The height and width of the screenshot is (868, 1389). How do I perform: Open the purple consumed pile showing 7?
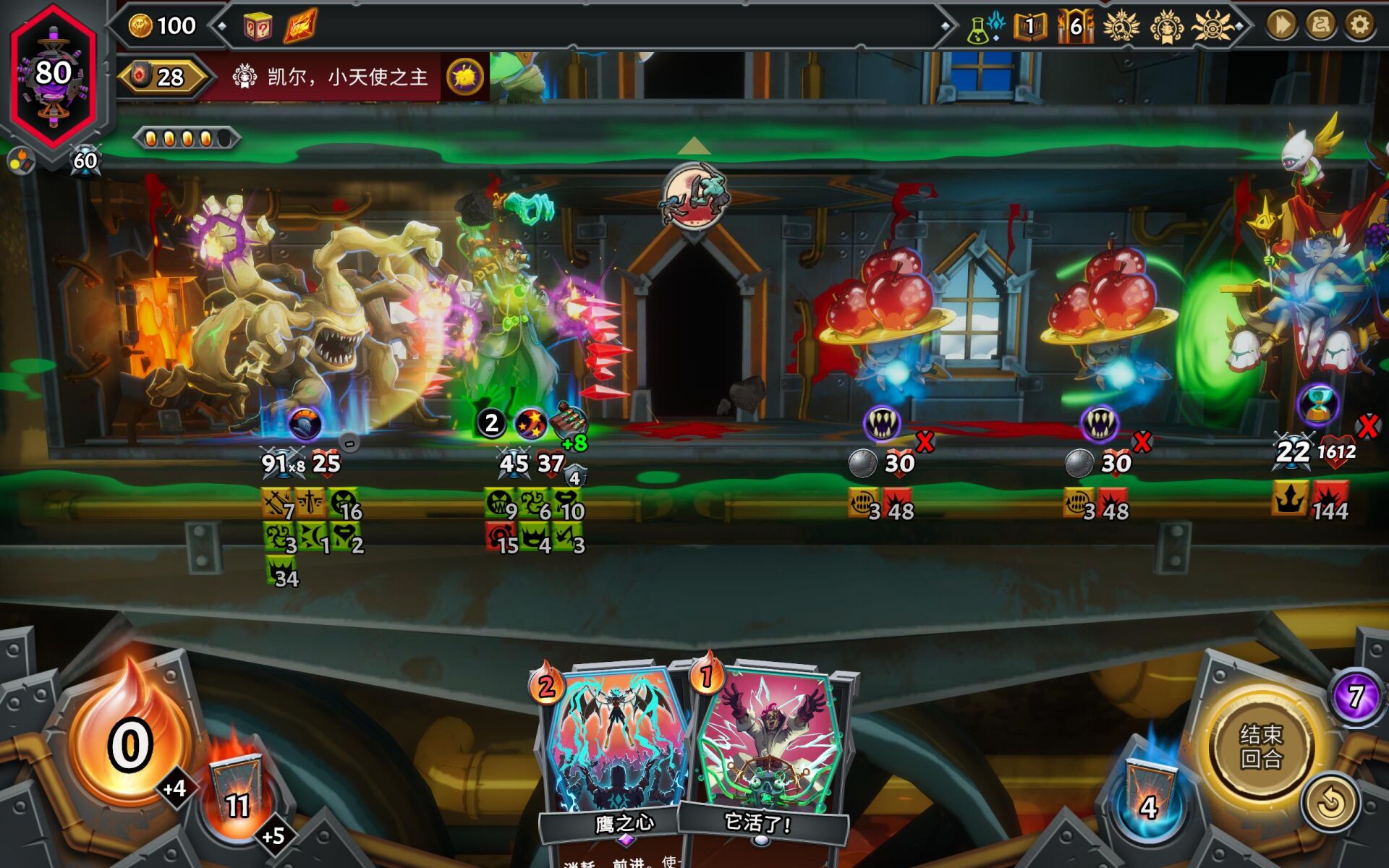tap(1355, 696)
